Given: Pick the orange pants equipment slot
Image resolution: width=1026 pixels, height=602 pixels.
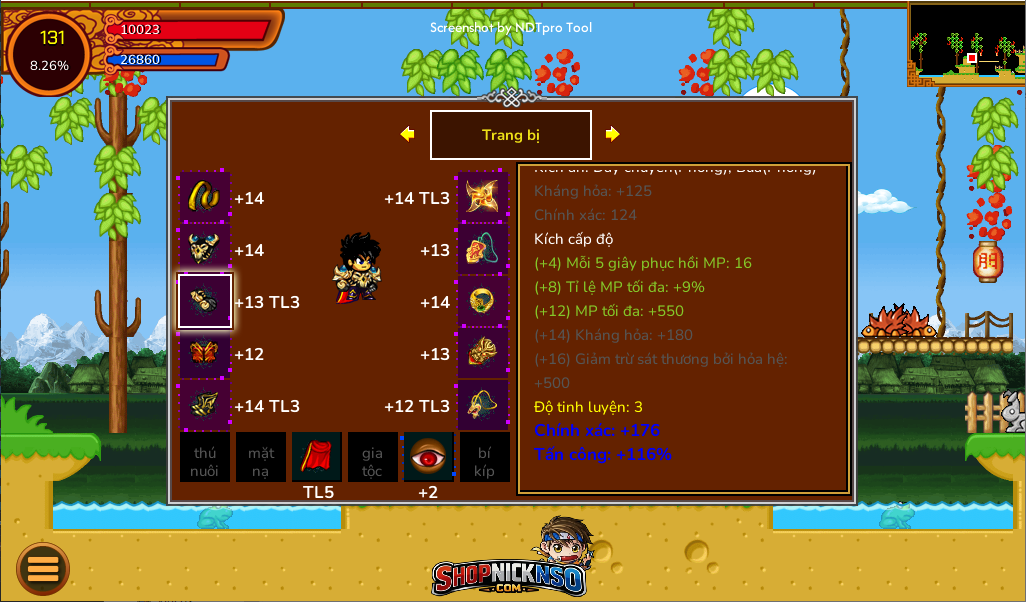Looking at the screenshot, I should (x=205, y=354).
